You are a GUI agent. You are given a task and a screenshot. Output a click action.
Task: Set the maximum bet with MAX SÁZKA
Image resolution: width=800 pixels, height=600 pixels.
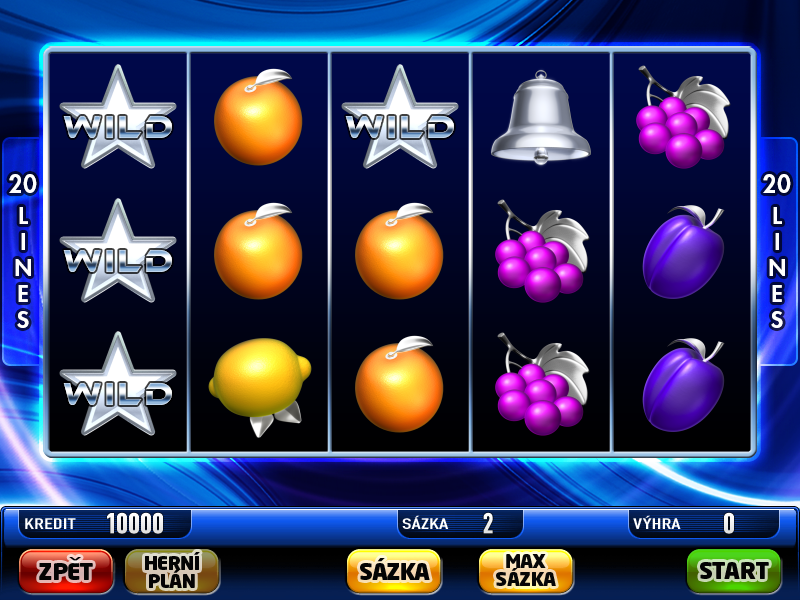point(526,571)
